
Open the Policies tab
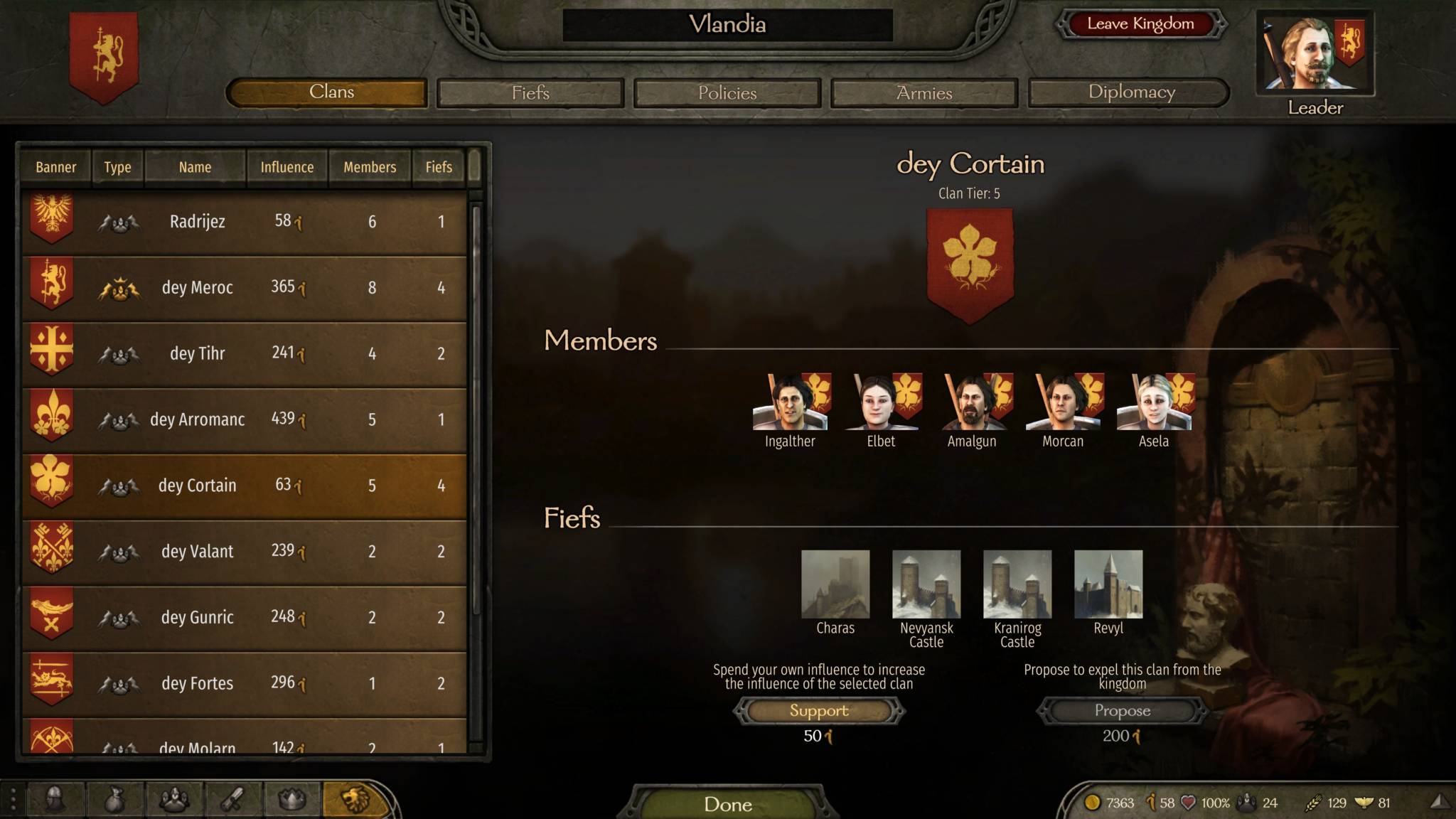[727, 93]
